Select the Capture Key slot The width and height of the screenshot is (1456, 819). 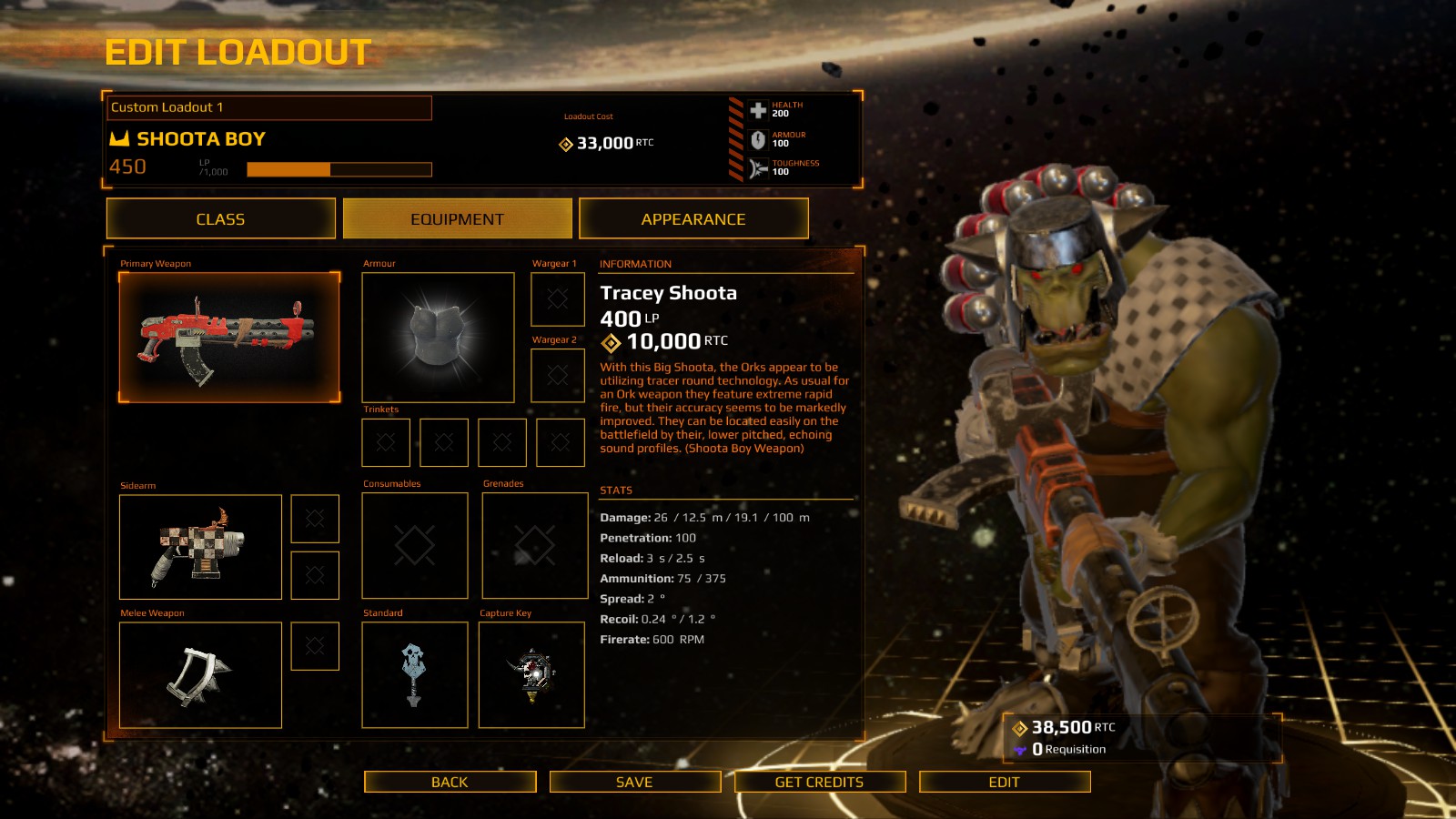click(531, 675)
